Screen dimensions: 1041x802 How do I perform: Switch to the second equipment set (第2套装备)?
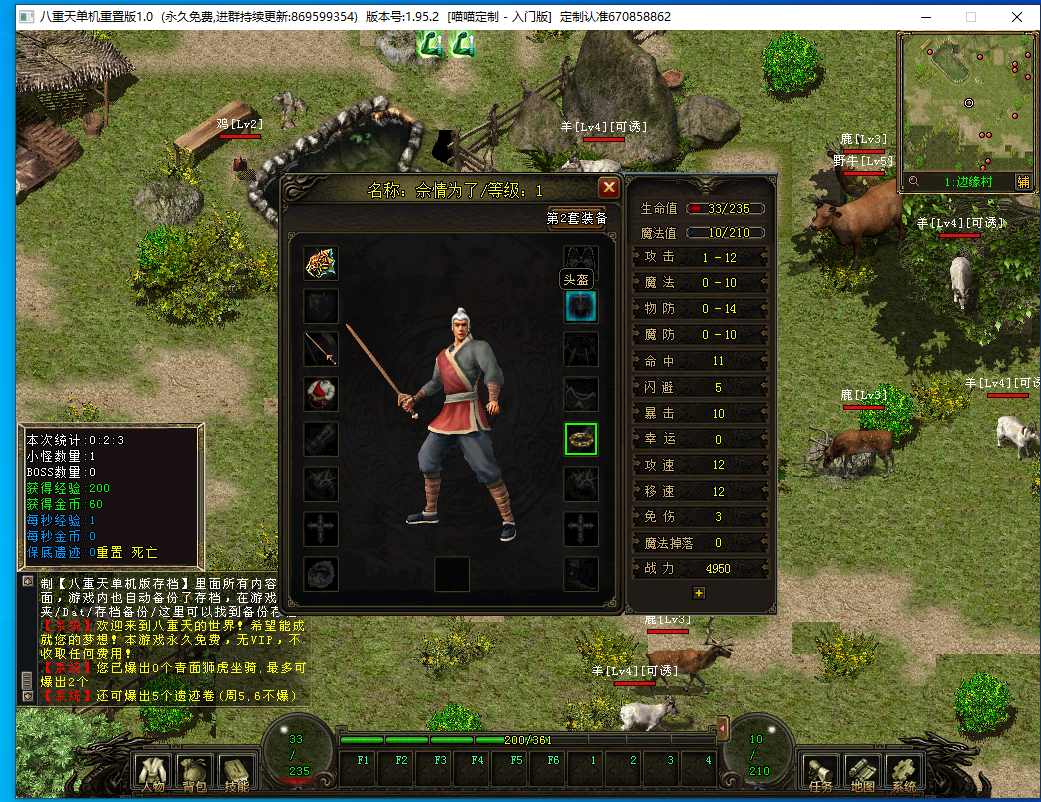pos(577,218)
